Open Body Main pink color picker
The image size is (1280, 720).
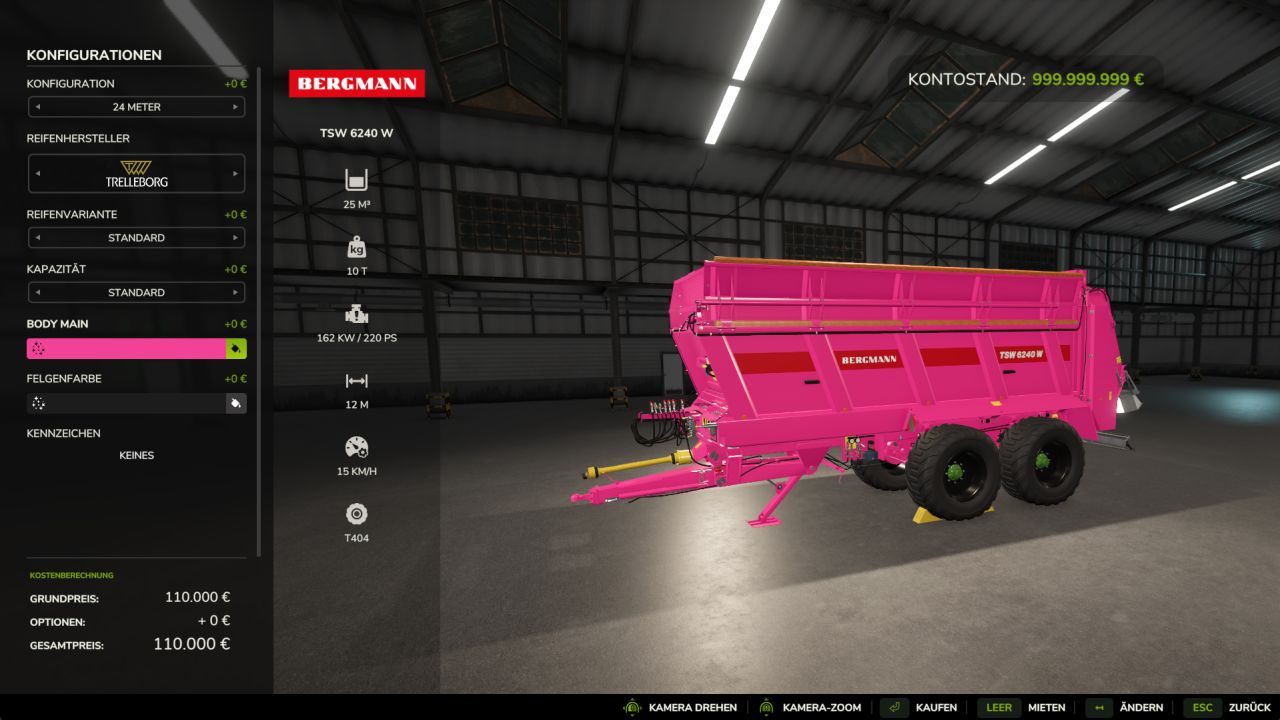(x=126, y=349)
